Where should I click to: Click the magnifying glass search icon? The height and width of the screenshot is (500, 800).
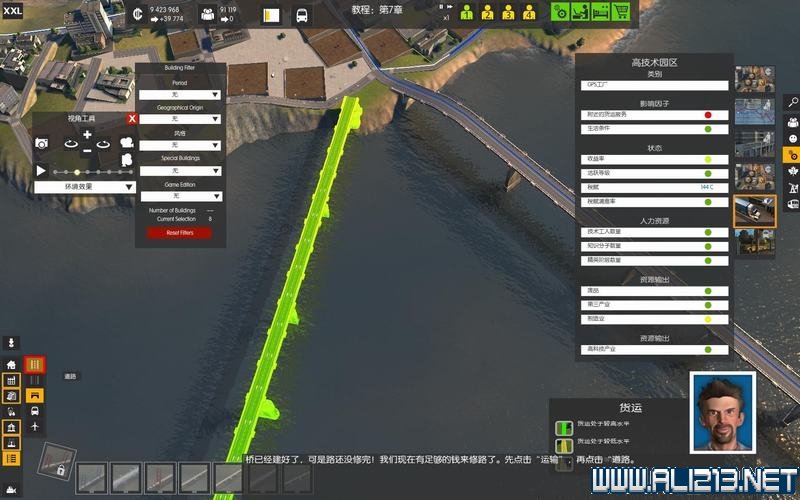[x=791, y=102]
